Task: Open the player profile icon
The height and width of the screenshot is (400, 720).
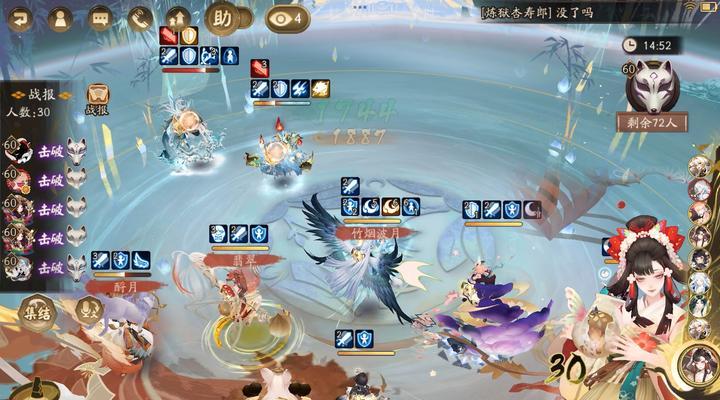Action: (59, 18)
